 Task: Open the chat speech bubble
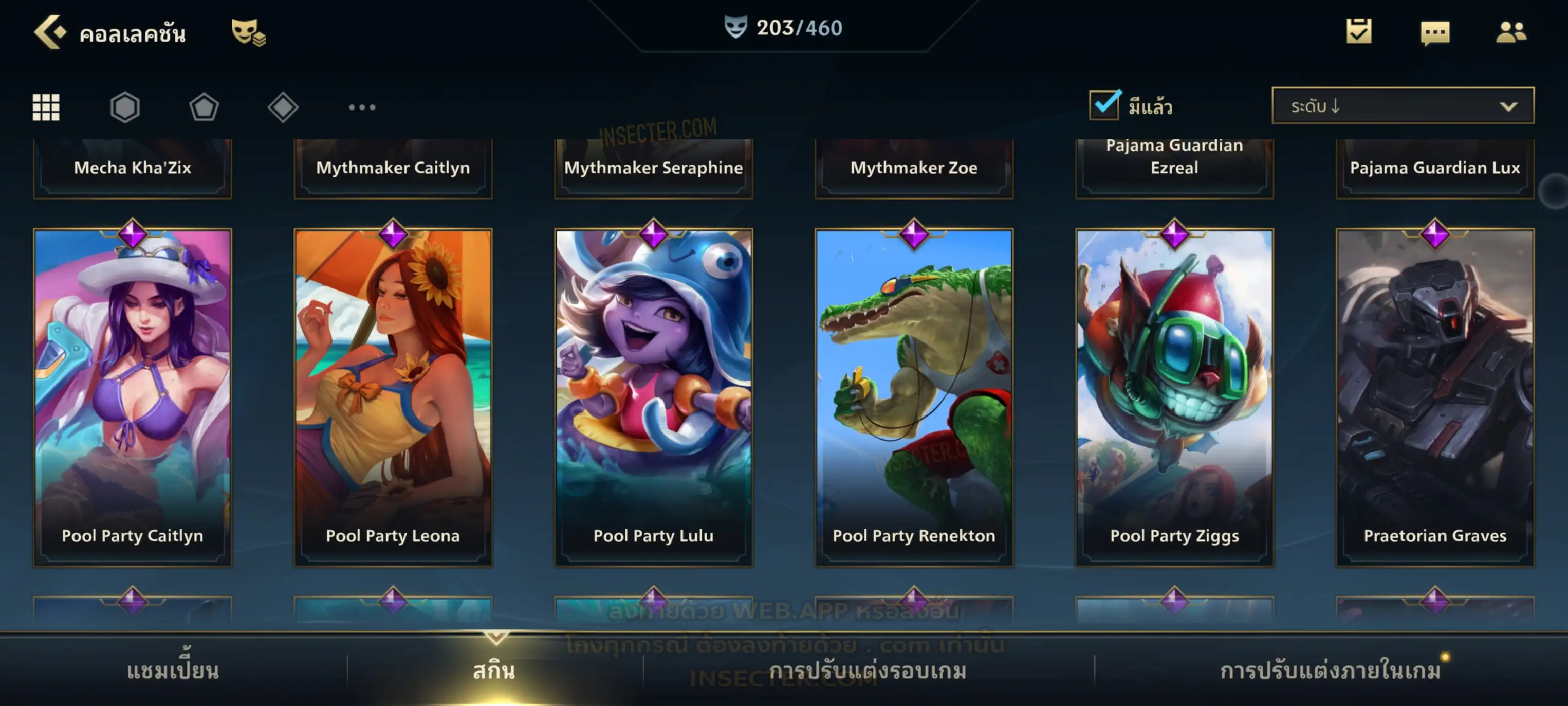pyautogui.click(x=1435, y=32)
